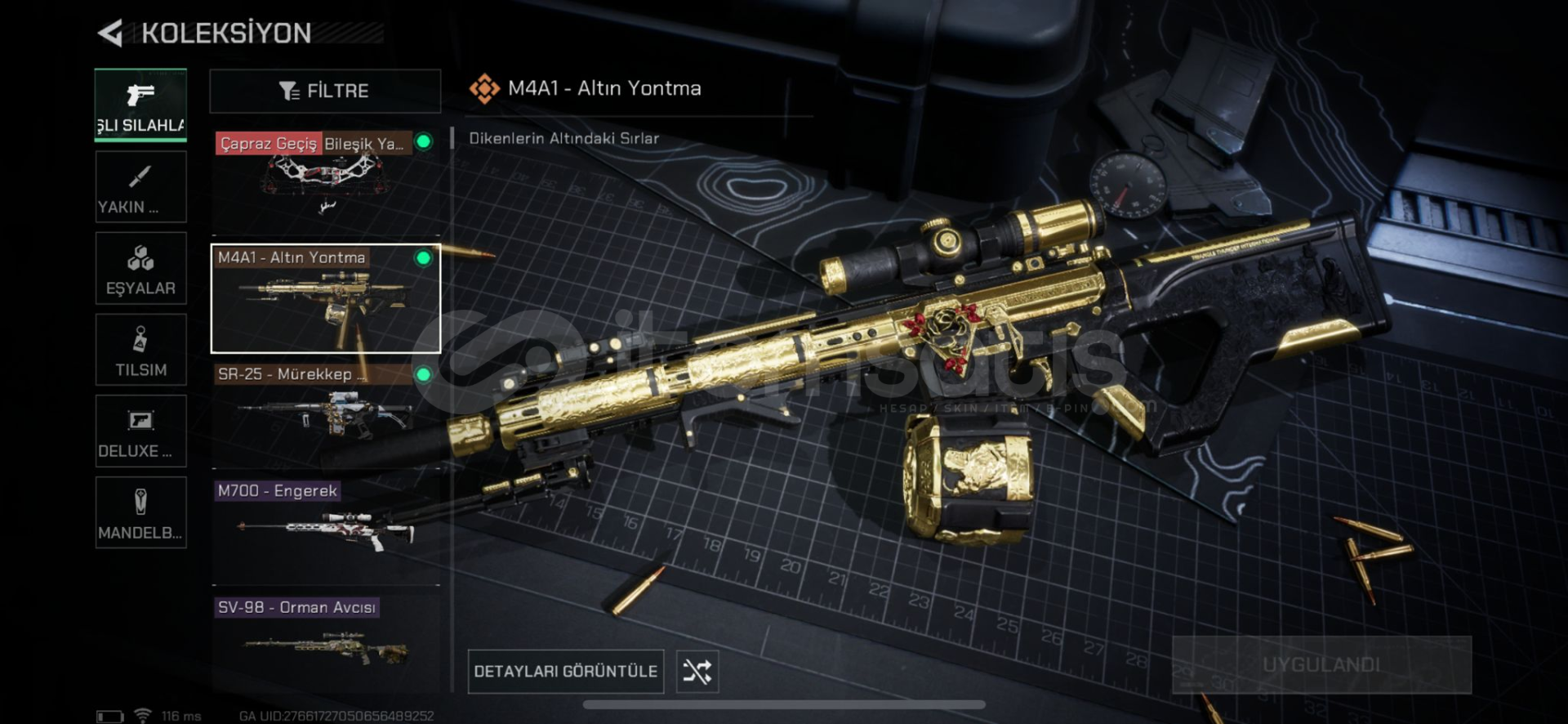Pick the M700 - Engerek skin

325,531
